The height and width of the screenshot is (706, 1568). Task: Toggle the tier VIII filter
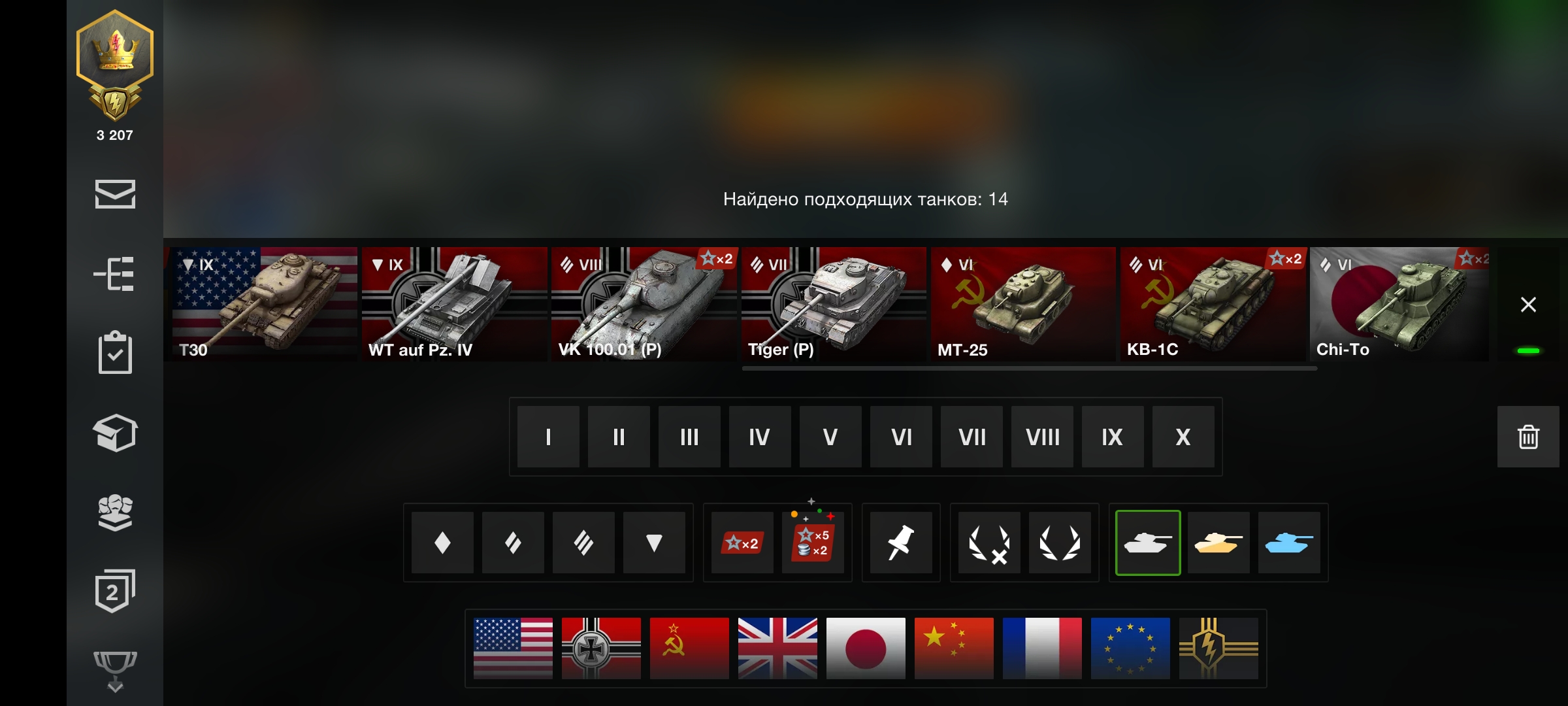tap(1042, 437)
